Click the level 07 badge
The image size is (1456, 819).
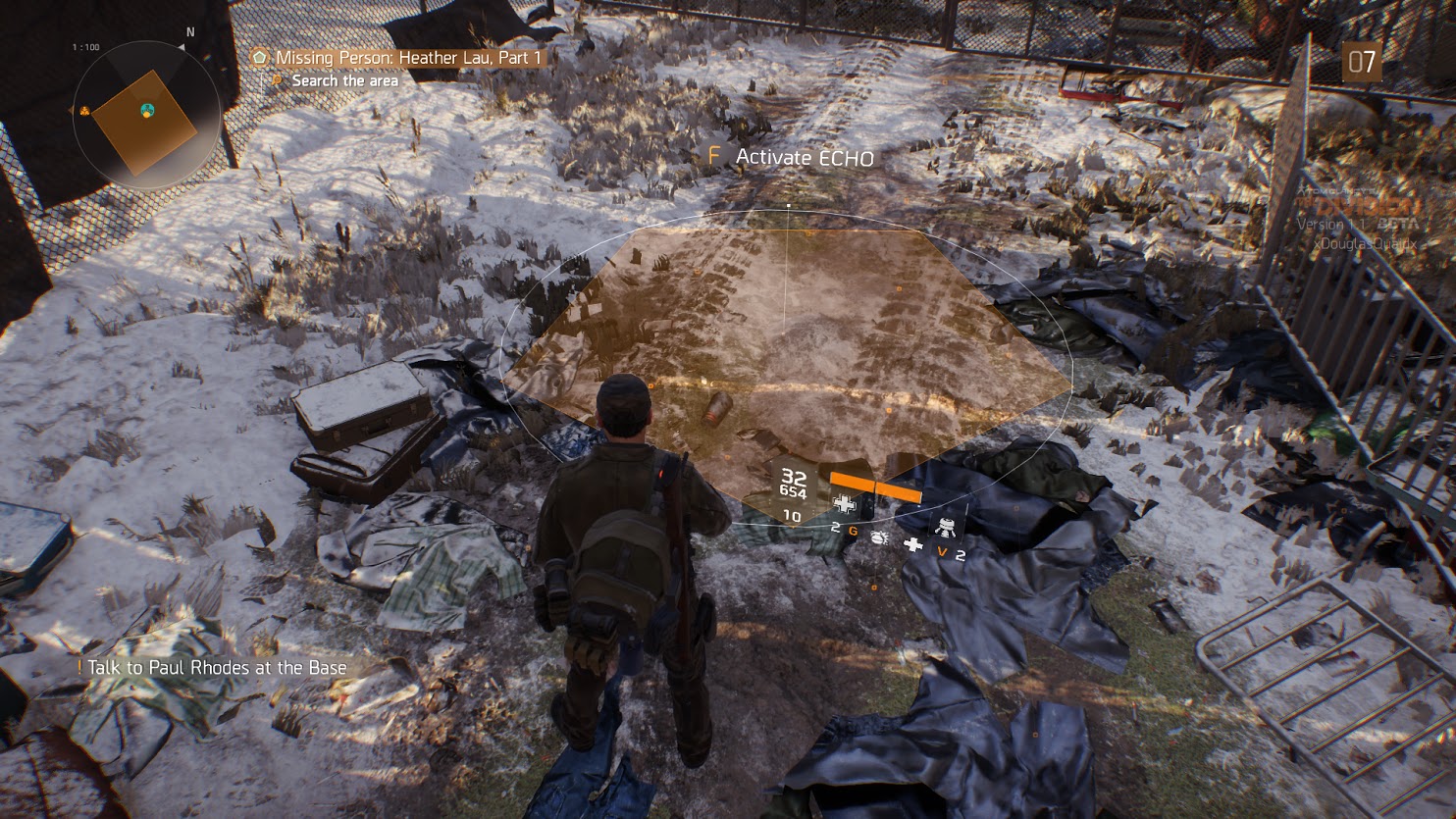click(1362, 62)
